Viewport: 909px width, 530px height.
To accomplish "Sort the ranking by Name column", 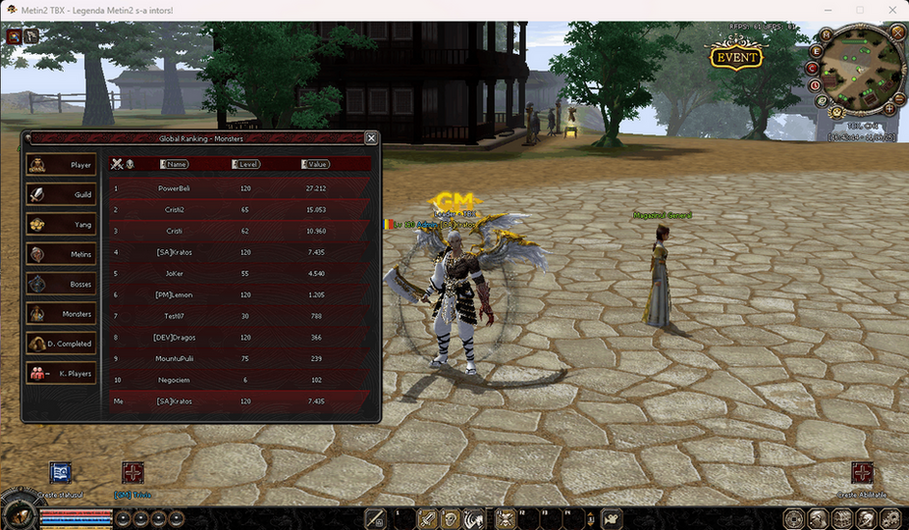I will tap(175, 164).
